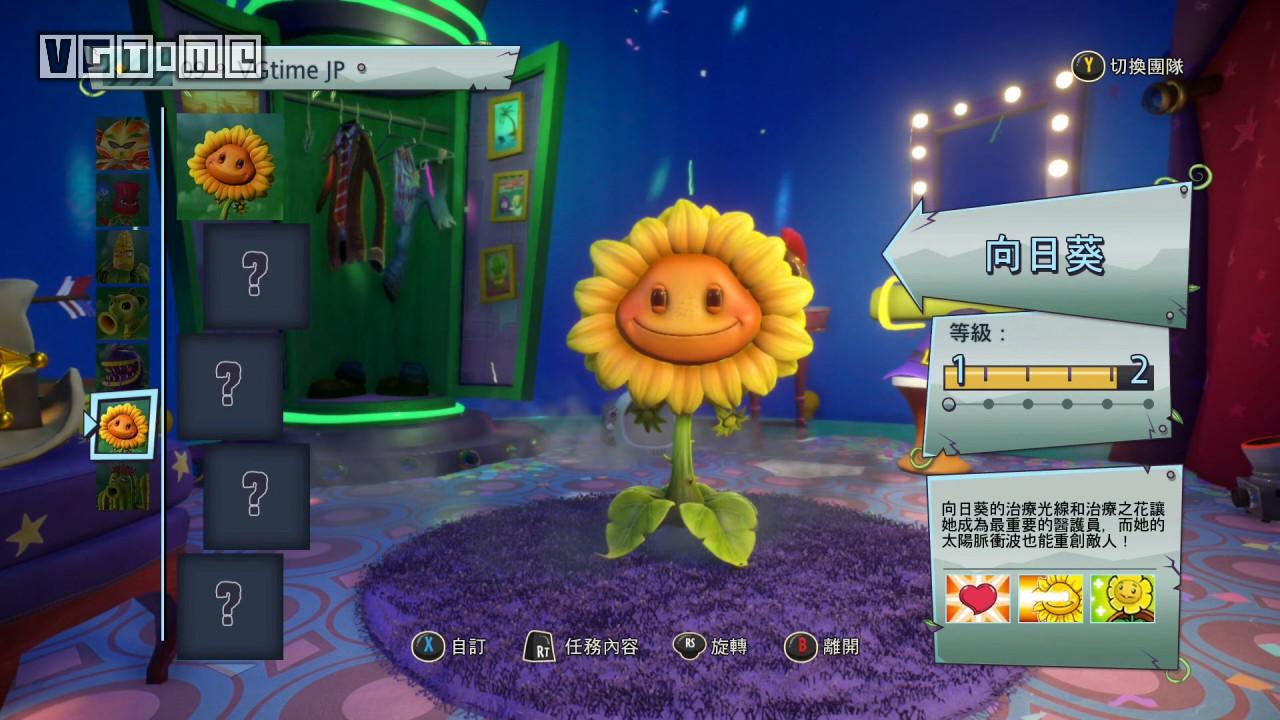Choose the Rose character portrait
The height and width of the screenshot is (720, 1280).
coord(122,199)
